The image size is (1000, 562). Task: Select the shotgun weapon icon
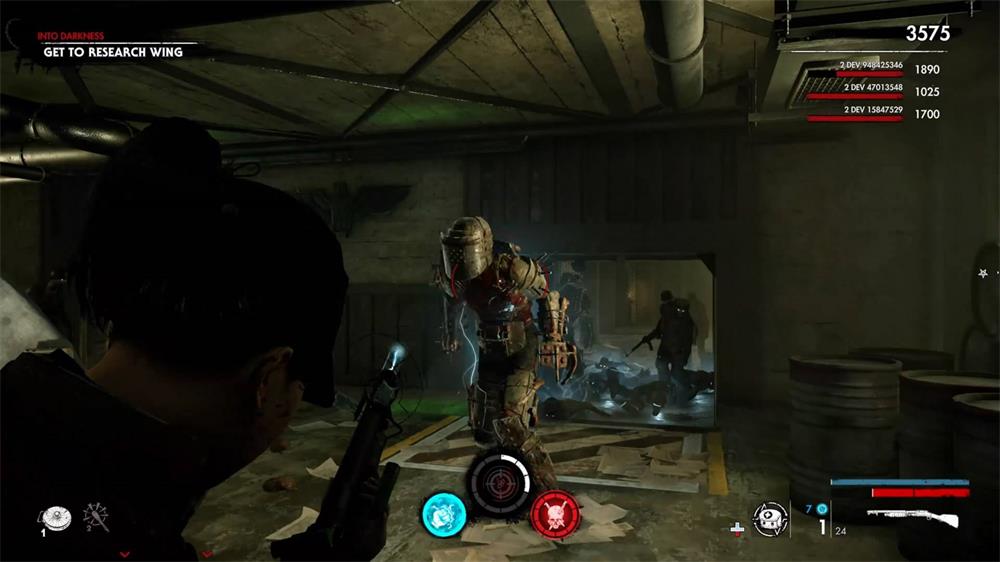[x=912, y=519]
